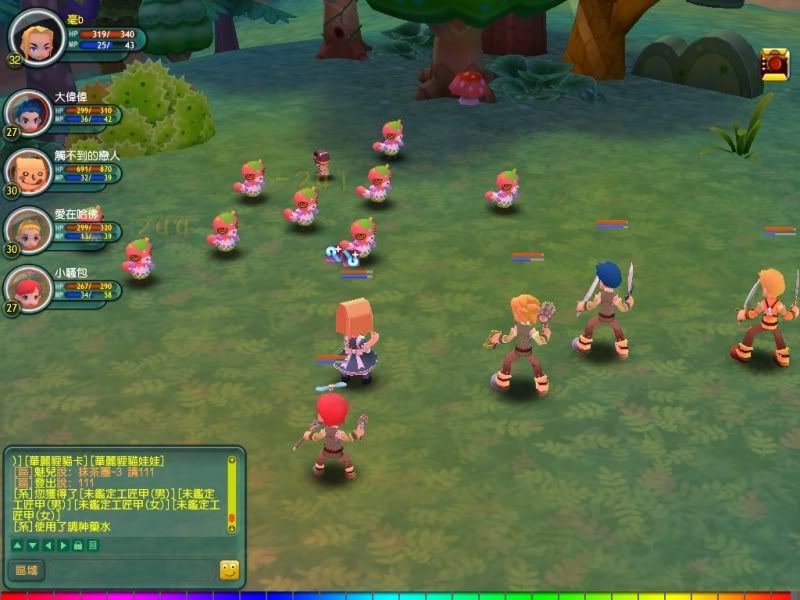Select party member 小籠包's portrait

tap(27, 288)
